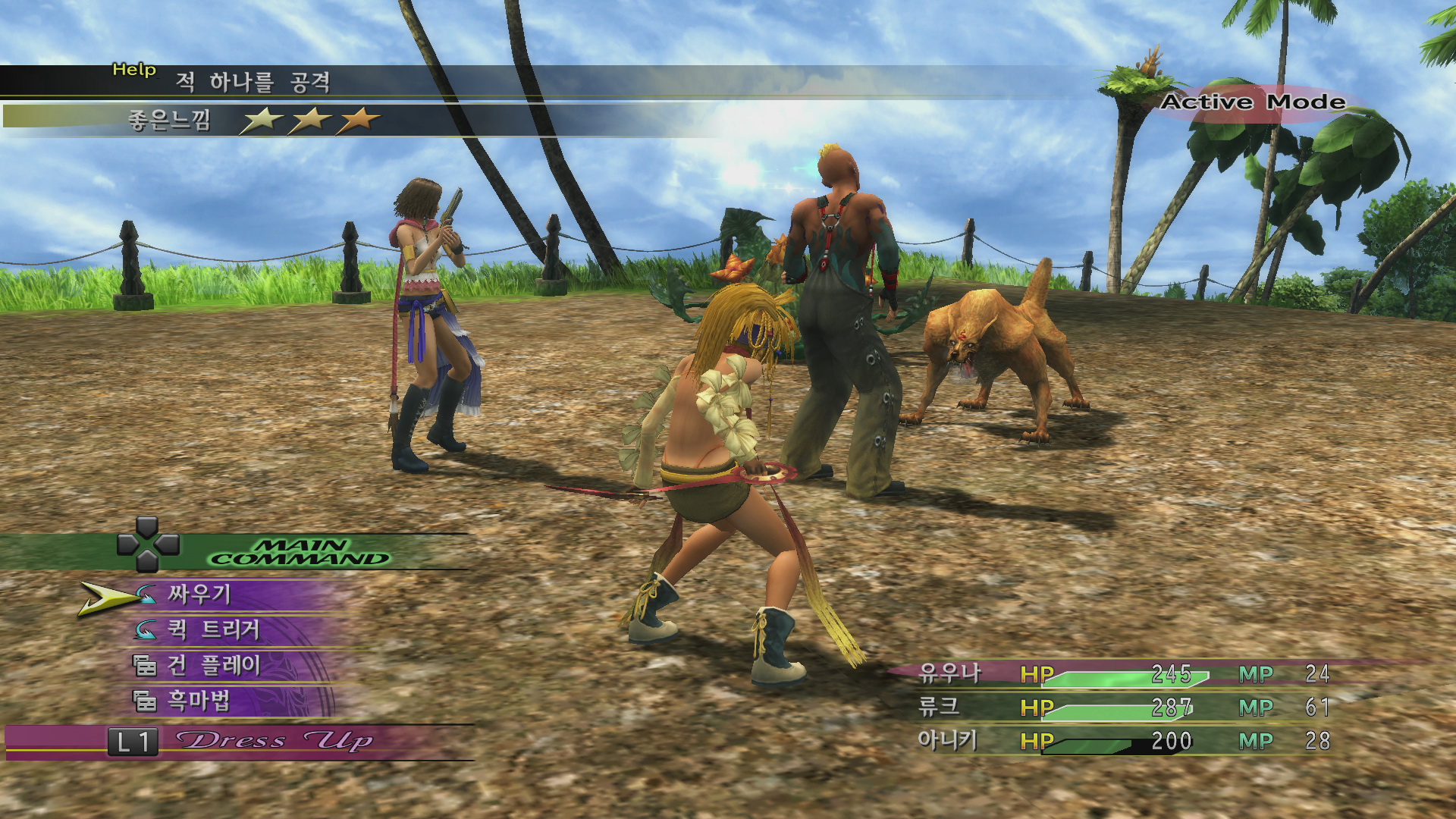Select 아니키 in the party status list
Viewport: 1456px width, 819px height.
[947, 740]
